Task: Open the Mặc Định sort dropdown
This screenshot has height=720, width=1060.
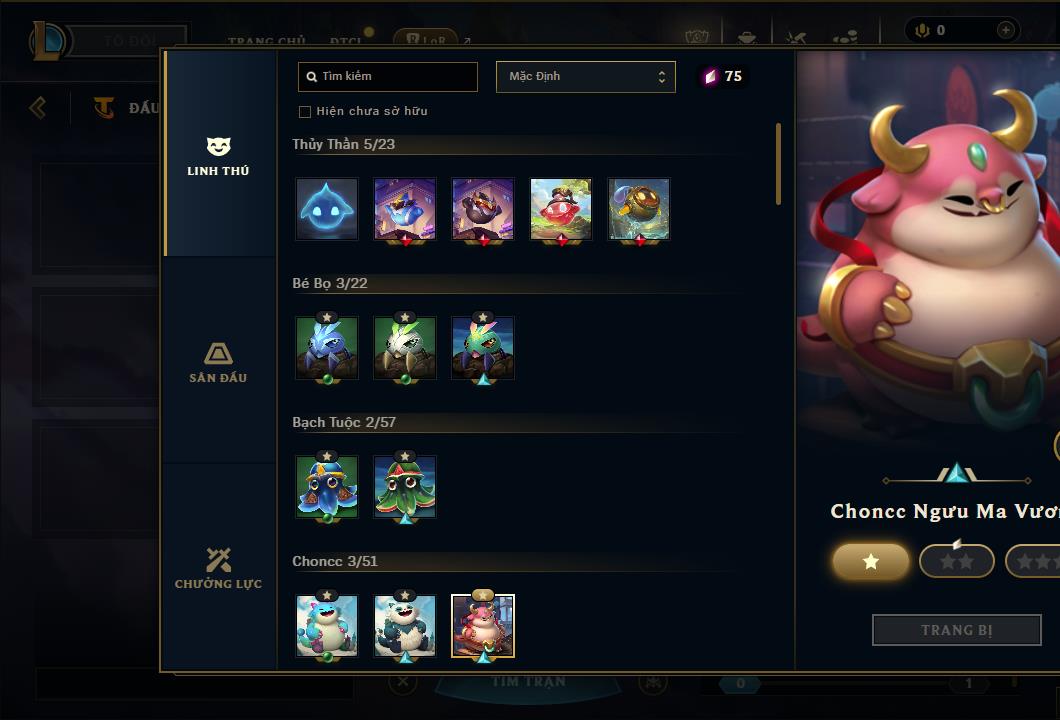Action: tap(586, 77)
